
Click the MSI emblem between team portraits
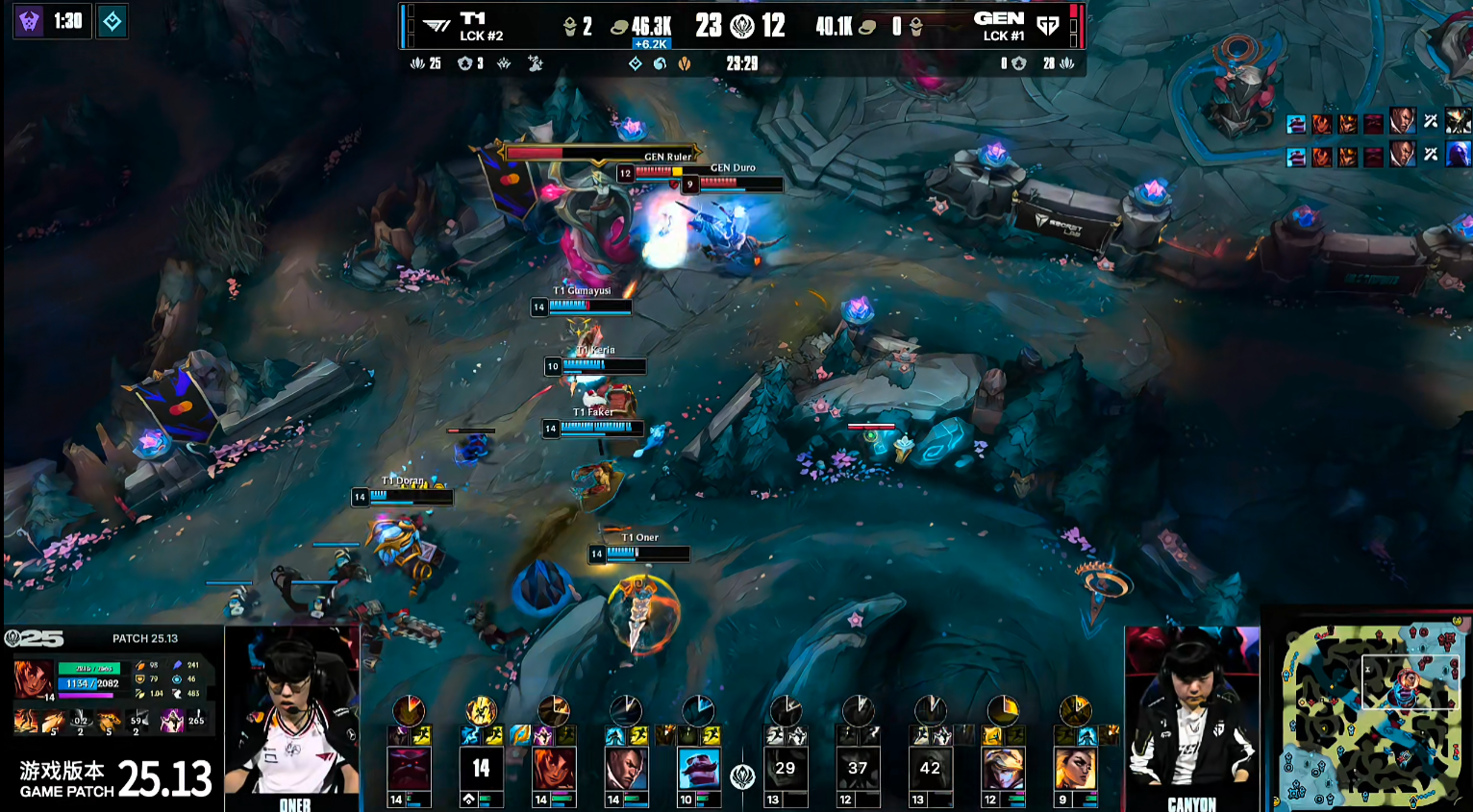coord(742,776)
